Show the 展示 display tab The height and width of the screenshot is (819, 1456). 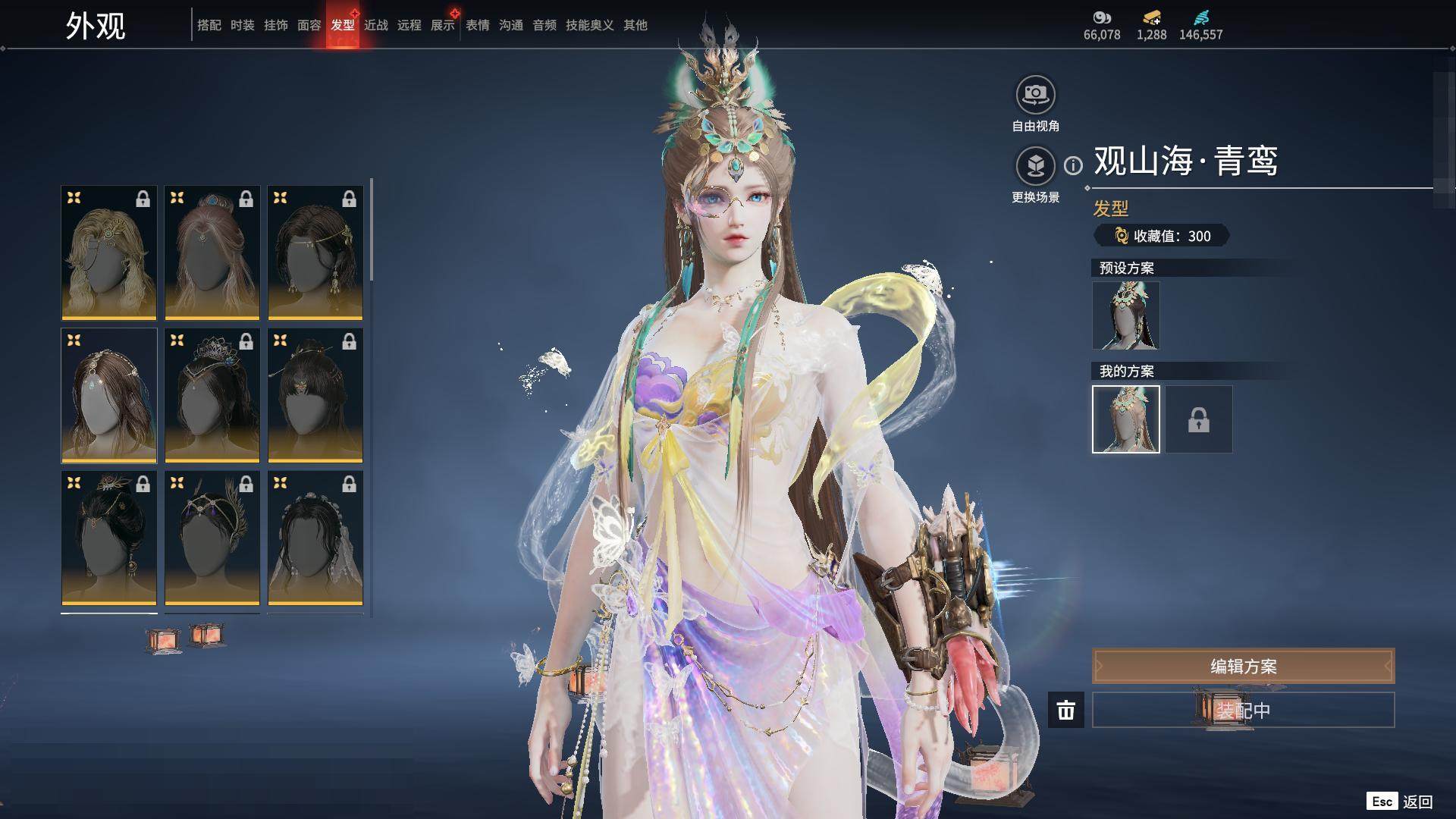442,25
